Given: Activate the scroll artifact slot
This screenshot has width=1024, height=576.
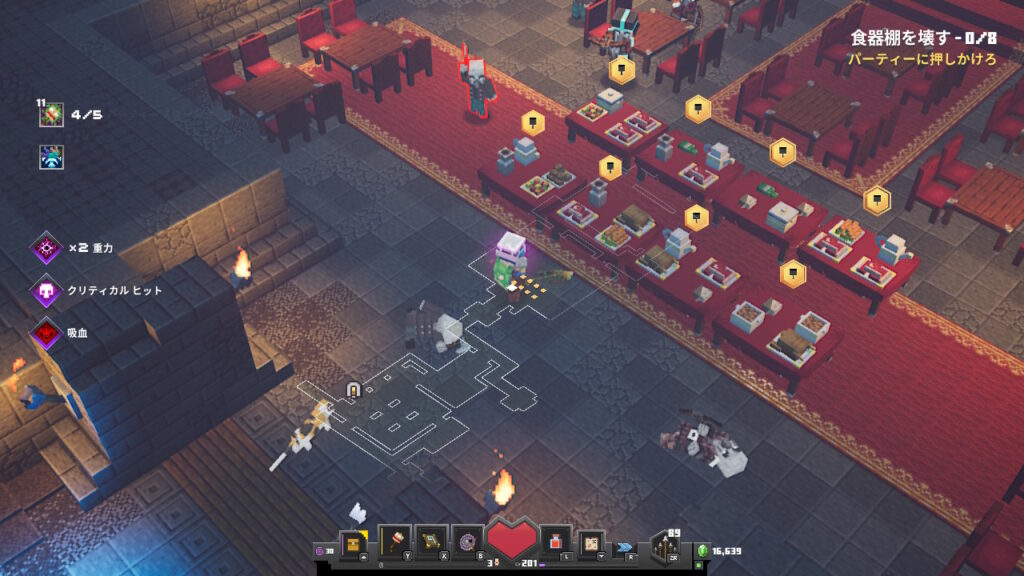Looking at the screenshot, I should tap(431, 542).
